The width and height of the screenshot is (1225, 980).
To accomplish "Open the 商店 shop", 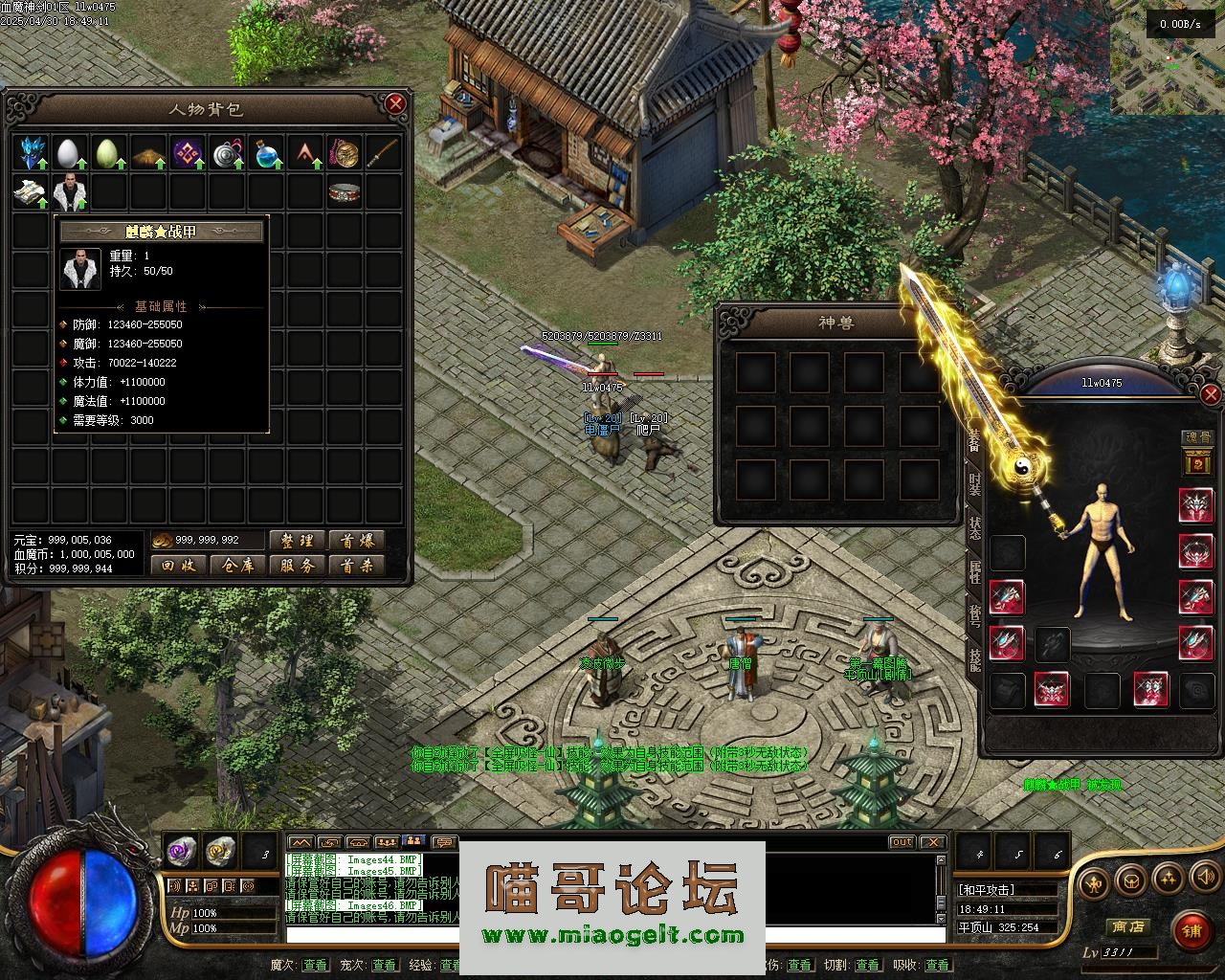I will pyautogui.click(x=1127, y=926).
